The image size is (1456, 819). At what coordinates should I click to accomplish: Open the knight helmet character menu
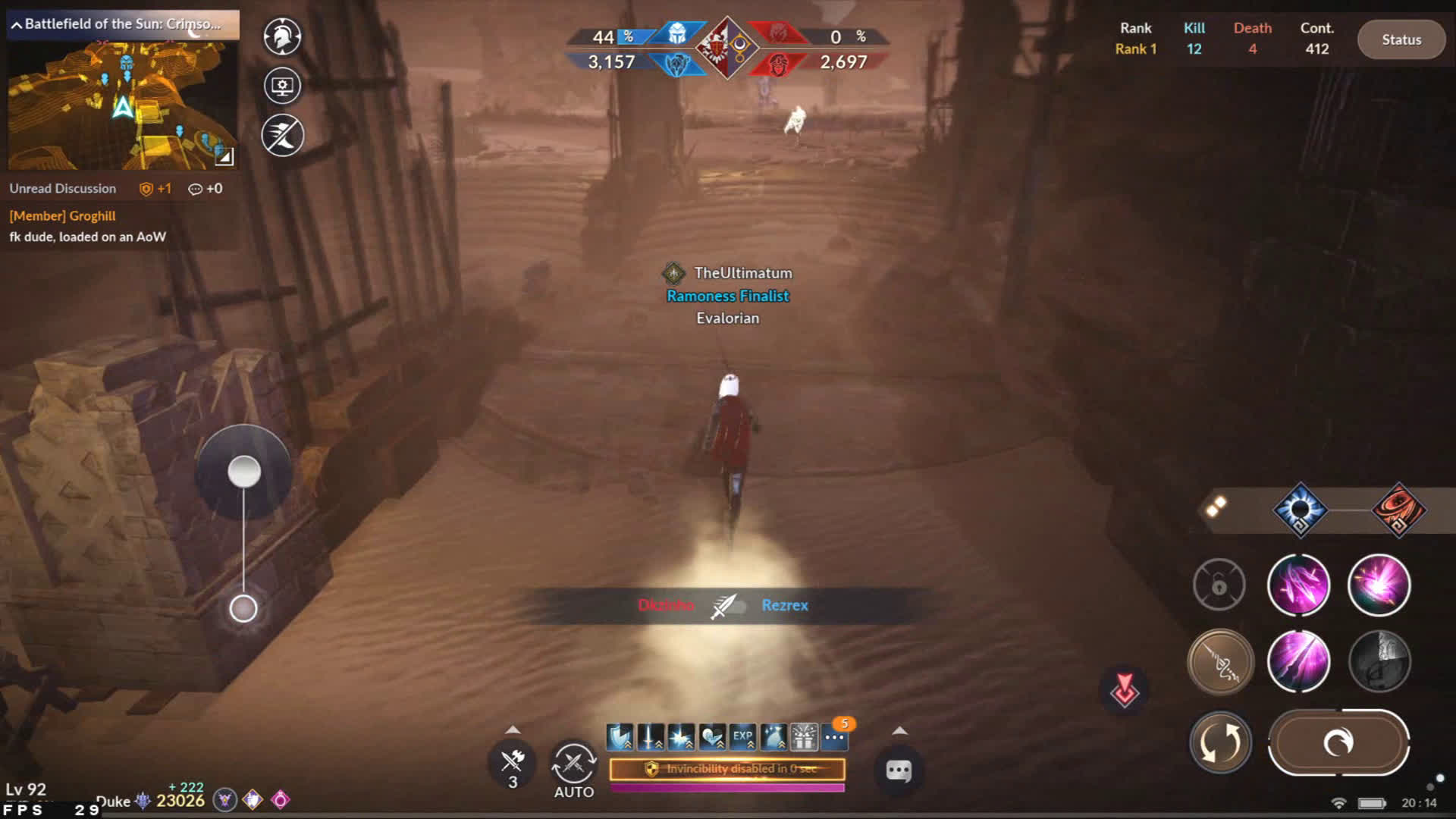282,36
